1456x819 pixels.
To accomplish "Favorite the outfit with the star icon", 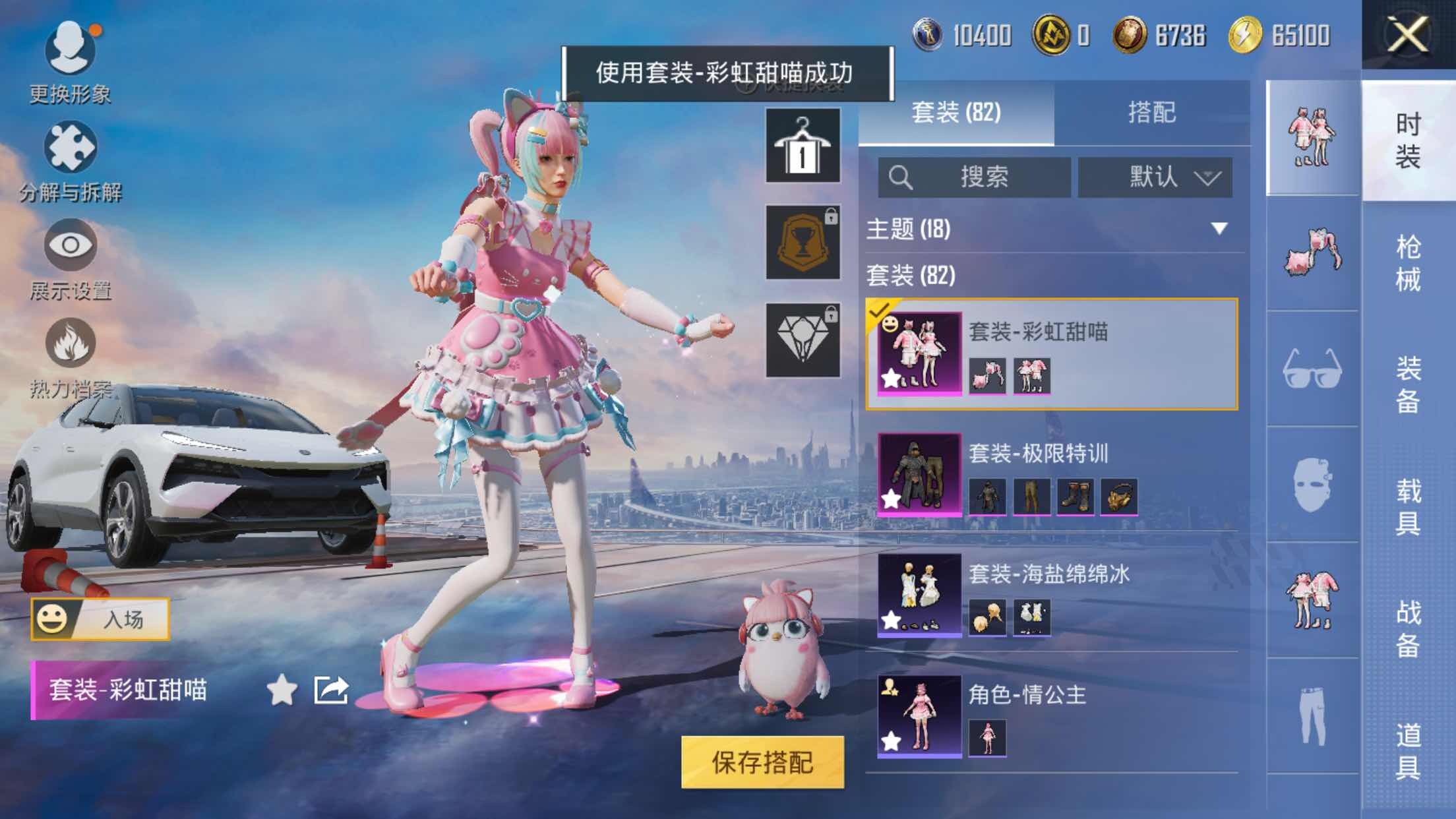I will [282, 690].
